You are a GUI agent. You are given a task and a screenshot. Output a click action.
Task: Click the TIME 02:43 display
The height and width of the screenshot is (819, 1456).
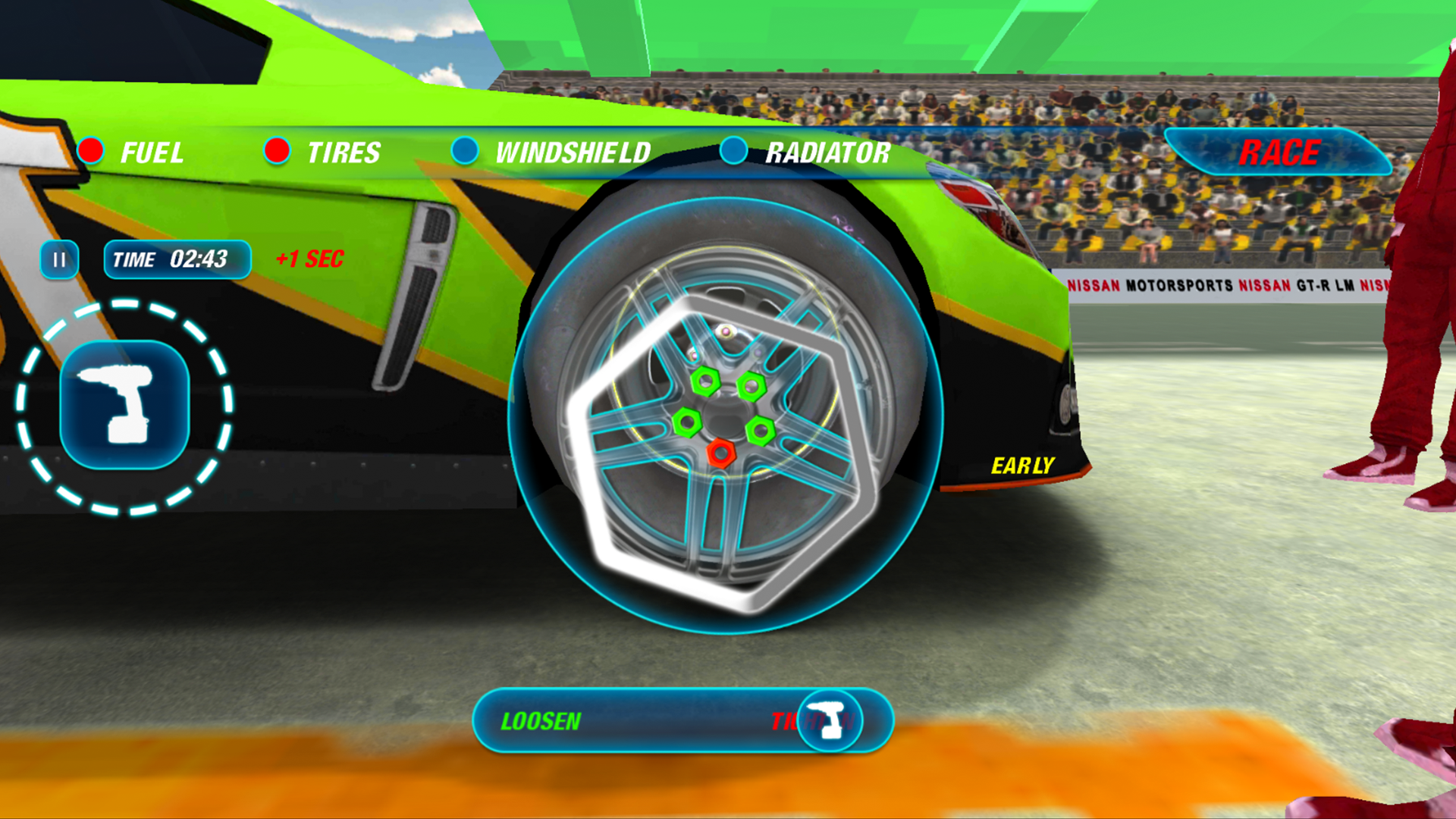(177, 259)
